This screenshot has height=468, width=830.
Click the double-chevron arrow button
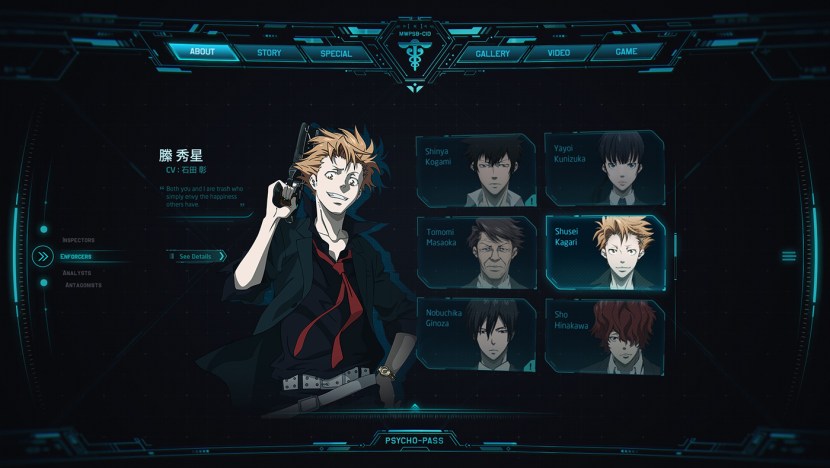click(42, 257)
